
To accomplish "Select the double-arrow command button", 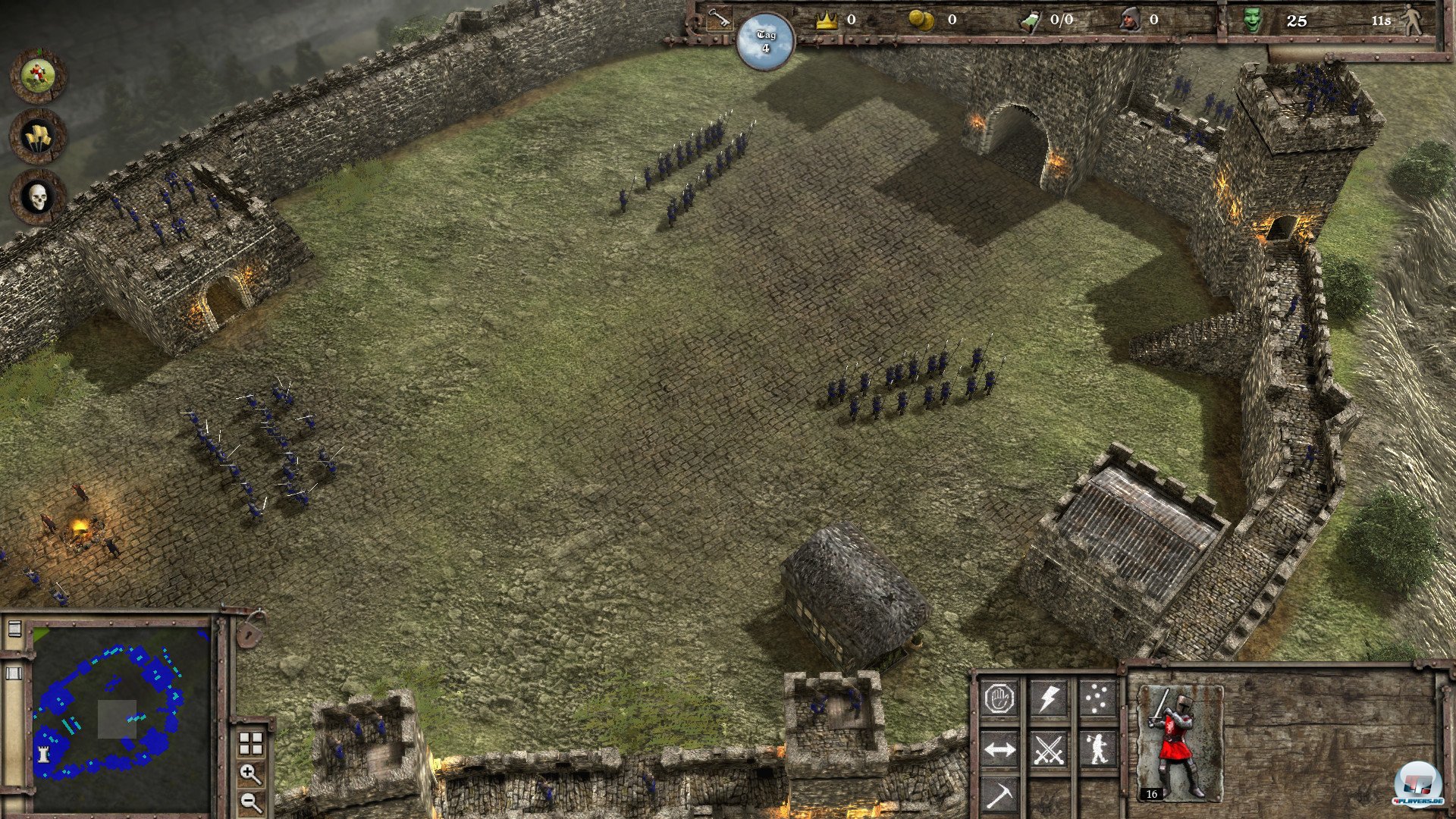I will coord(1000,749).
